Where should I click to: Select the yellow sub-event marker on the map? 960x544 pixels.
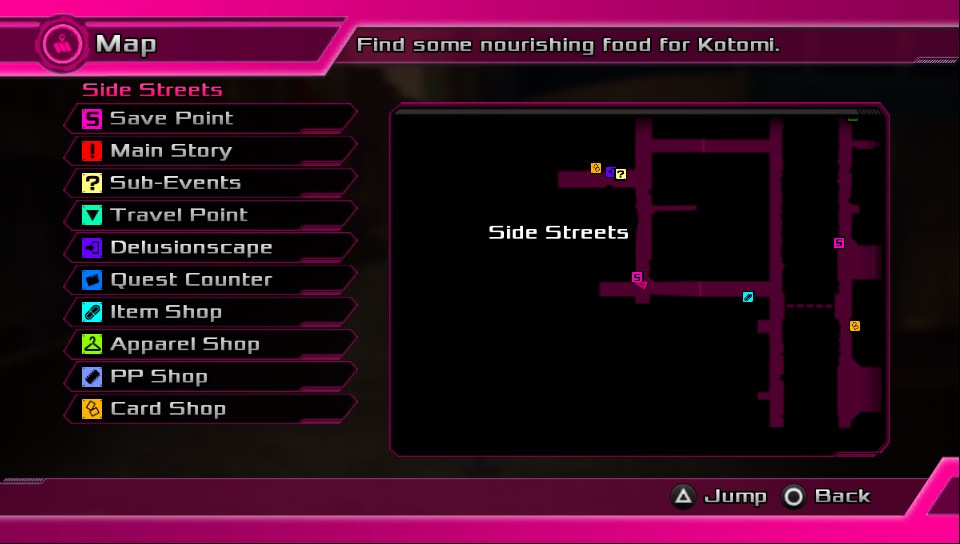coord(621,174)
